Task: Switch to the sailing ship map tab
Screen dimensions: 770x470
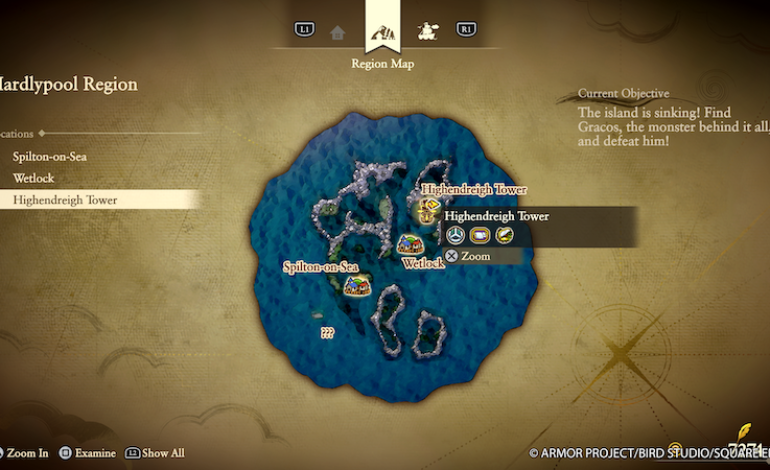Action: coord(429,31)
